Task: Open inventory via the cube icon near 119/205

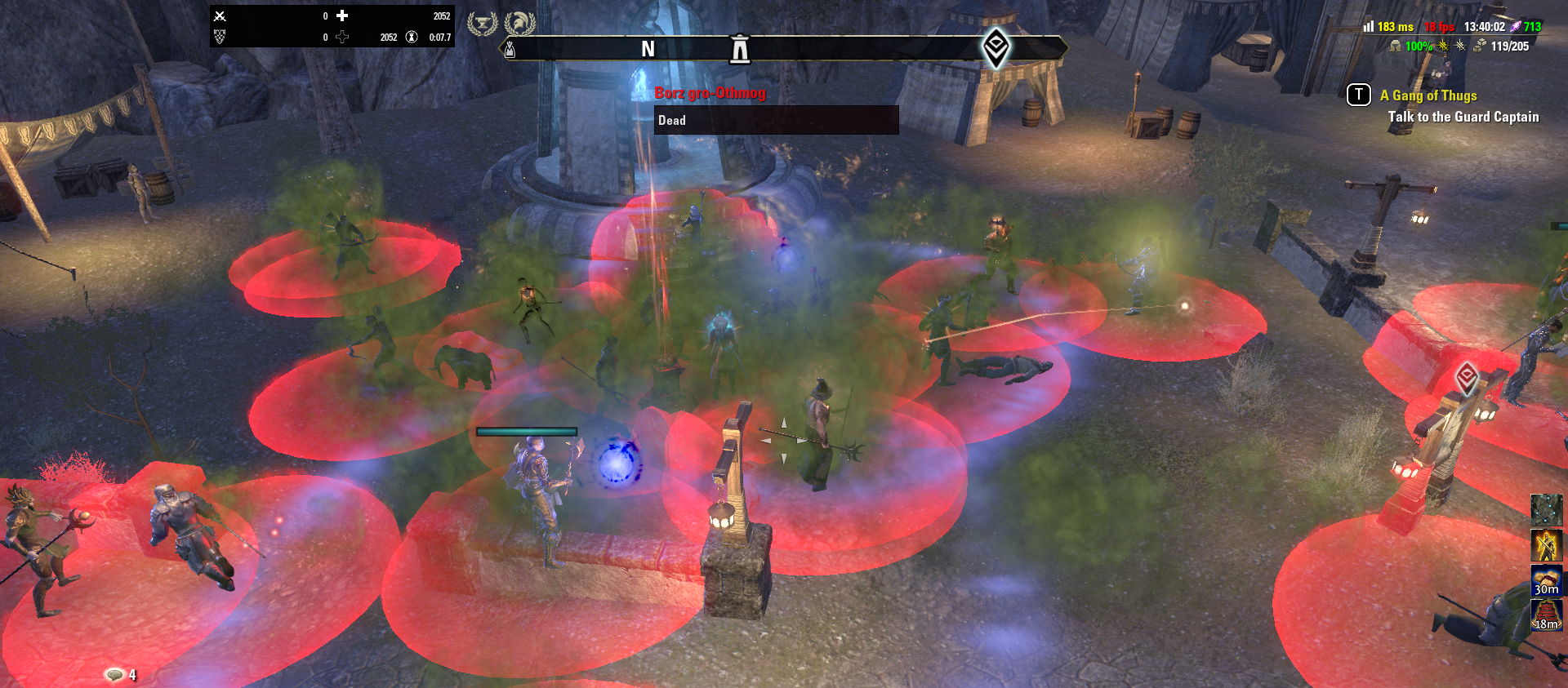Action: [x=1478, y=46]
